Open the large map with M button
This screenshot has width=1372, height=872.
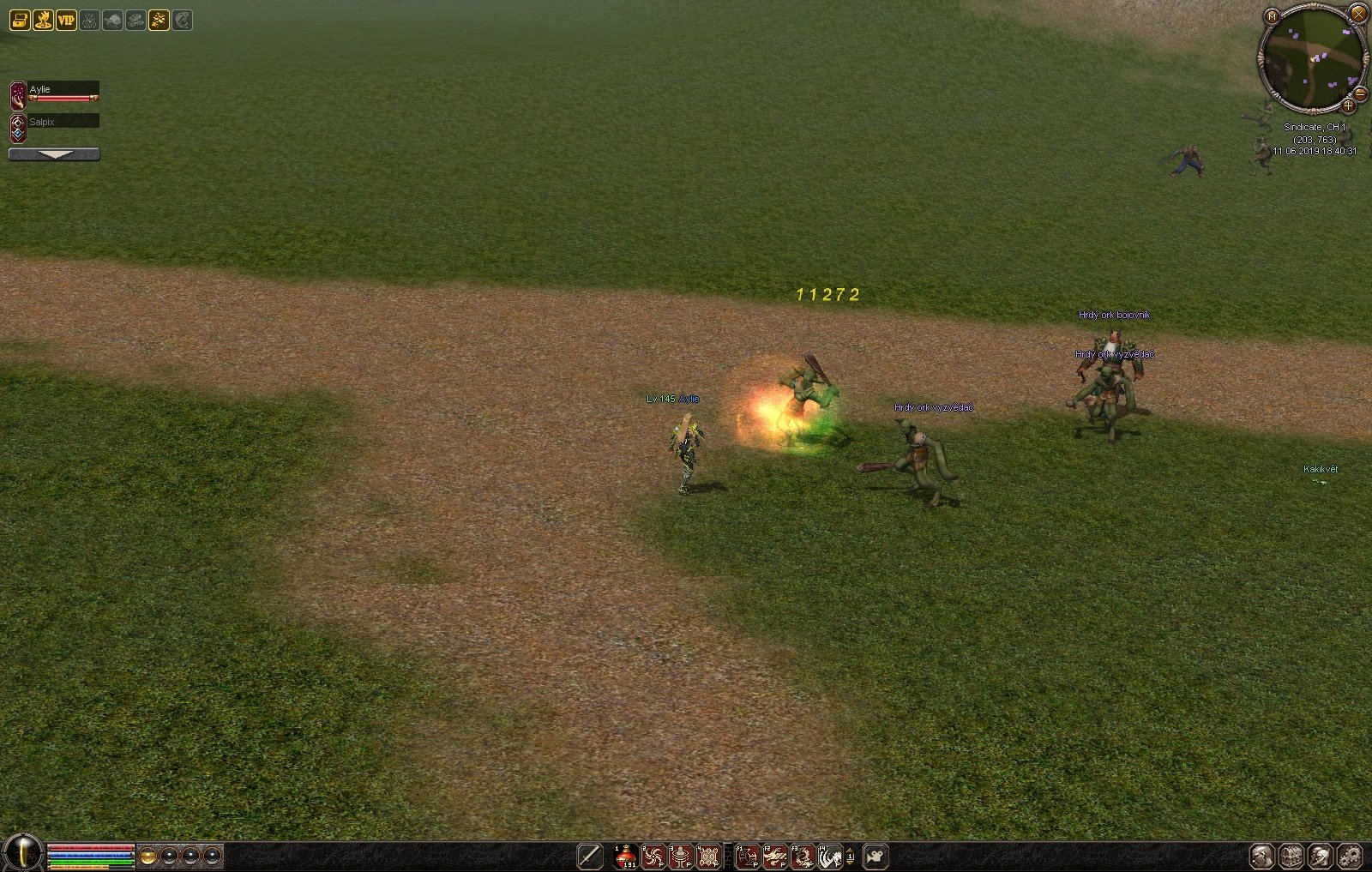[1272, 15]
